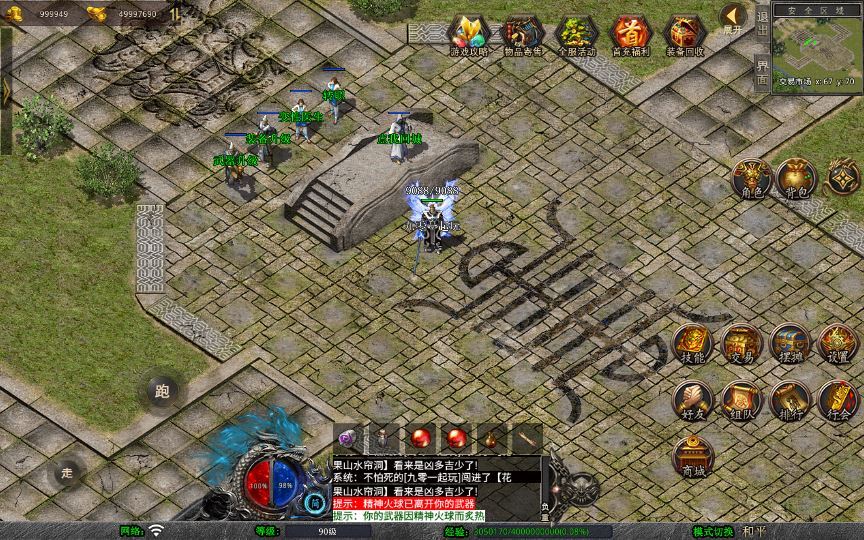Open the 背包 backpack

point(798,178)
